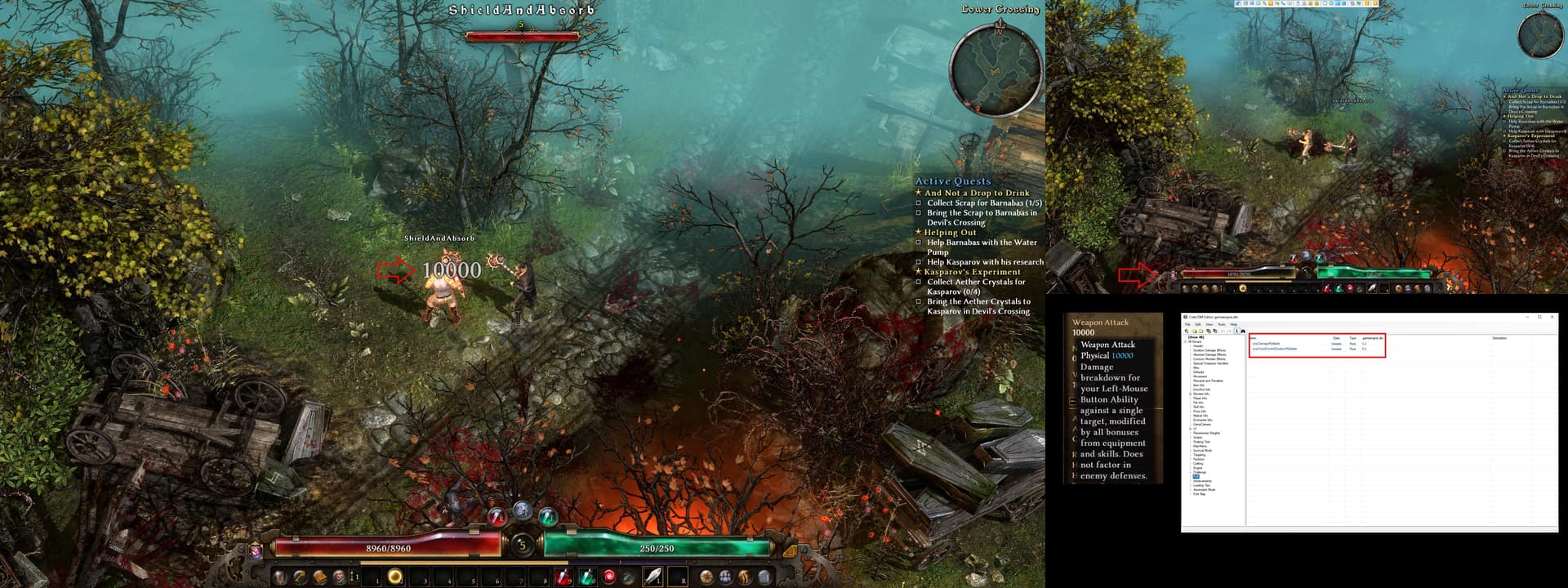Click the golden sun emblem icon
Viewport: 1568px width, 588px height.
click(706, 577)
